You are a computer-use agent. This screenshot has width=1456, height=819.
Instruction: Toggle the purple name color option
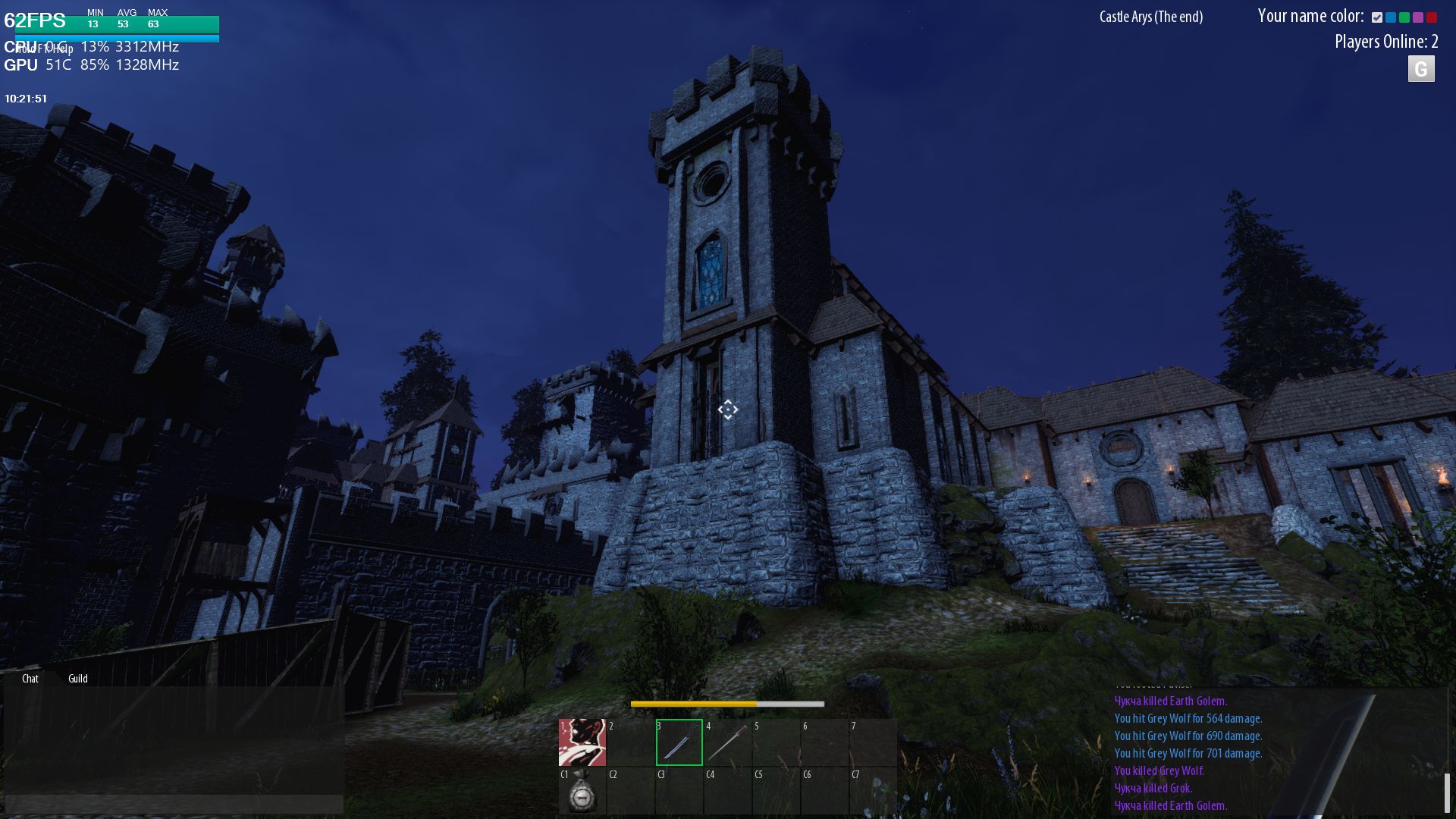1418,17
